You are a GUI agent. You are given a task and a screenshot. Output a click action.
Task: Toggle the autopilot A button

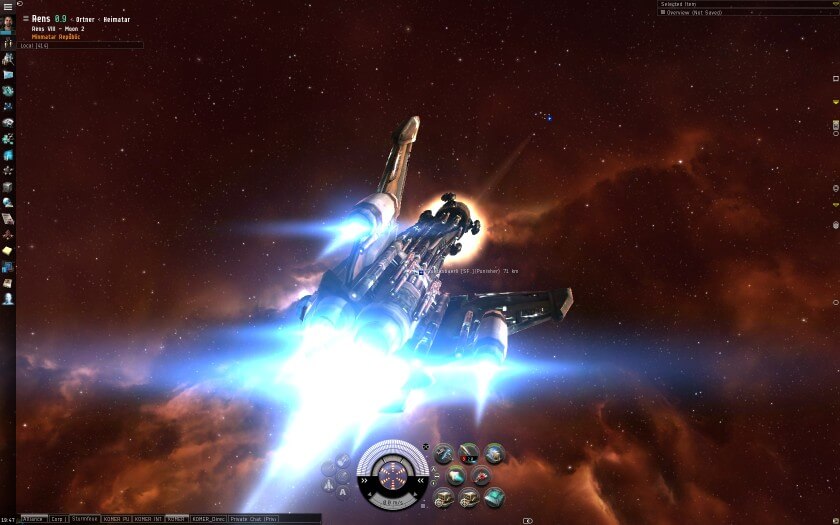(343, 490)
